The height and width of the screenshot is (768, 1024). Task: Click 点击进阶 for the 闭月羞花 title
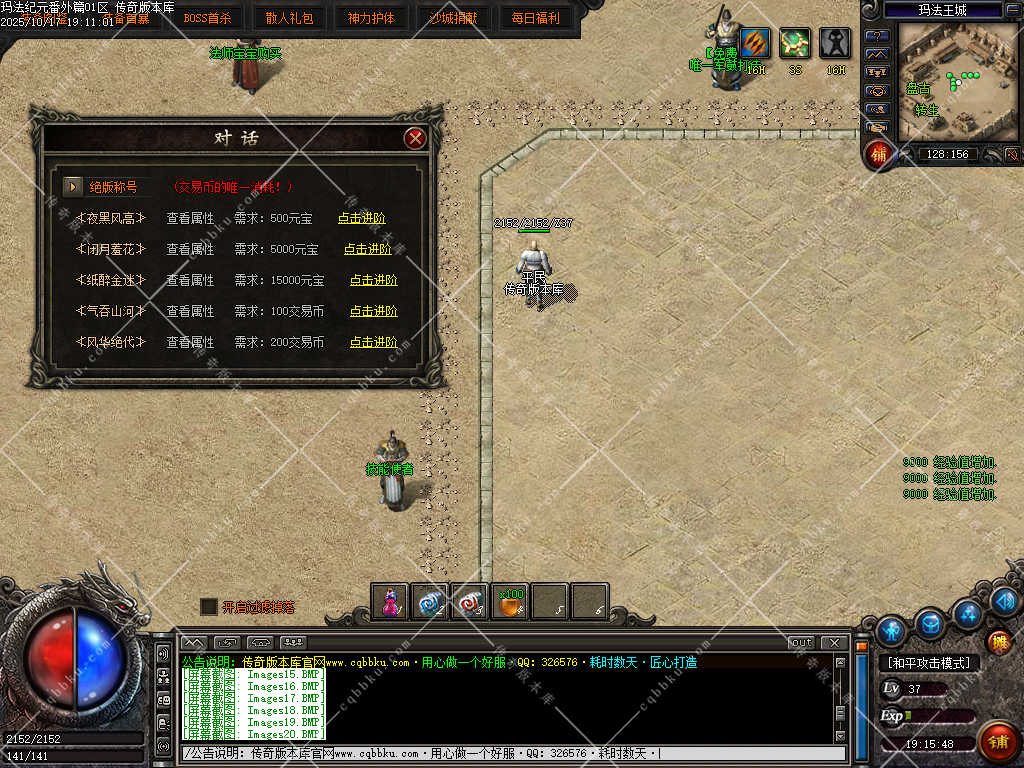coord(368,249)
